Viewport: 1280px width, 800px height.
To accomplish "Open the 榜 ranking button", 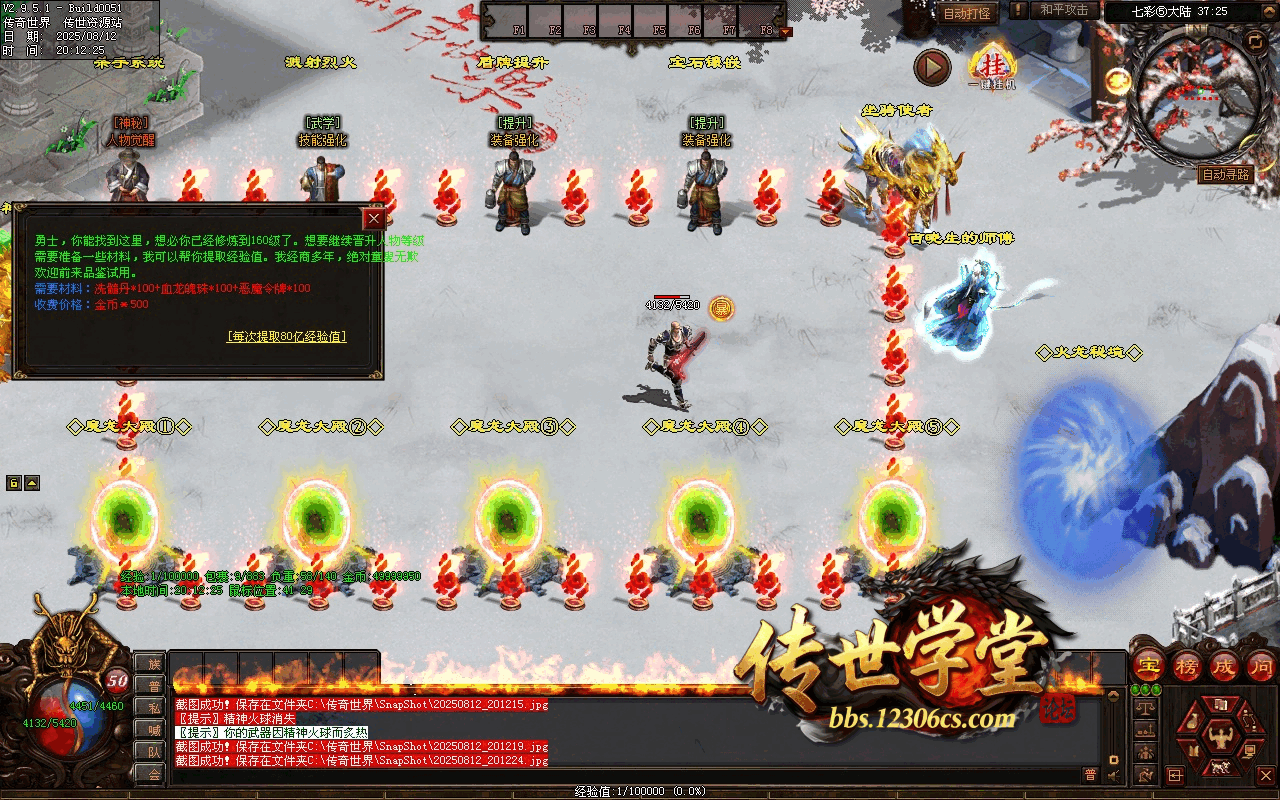I will 1187,666.
